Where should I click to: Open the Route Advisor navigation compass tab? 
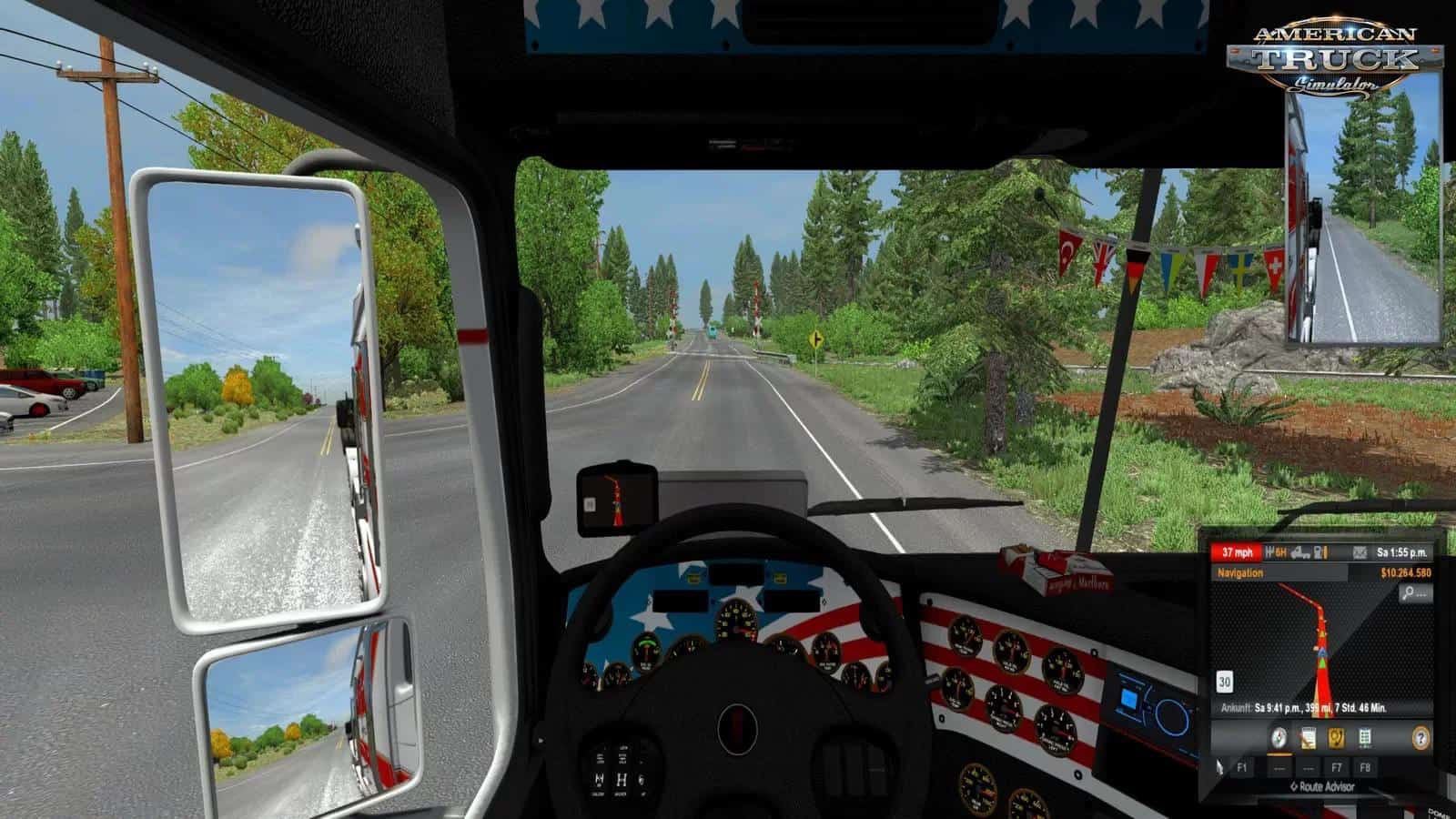[x=1279, y=737]
